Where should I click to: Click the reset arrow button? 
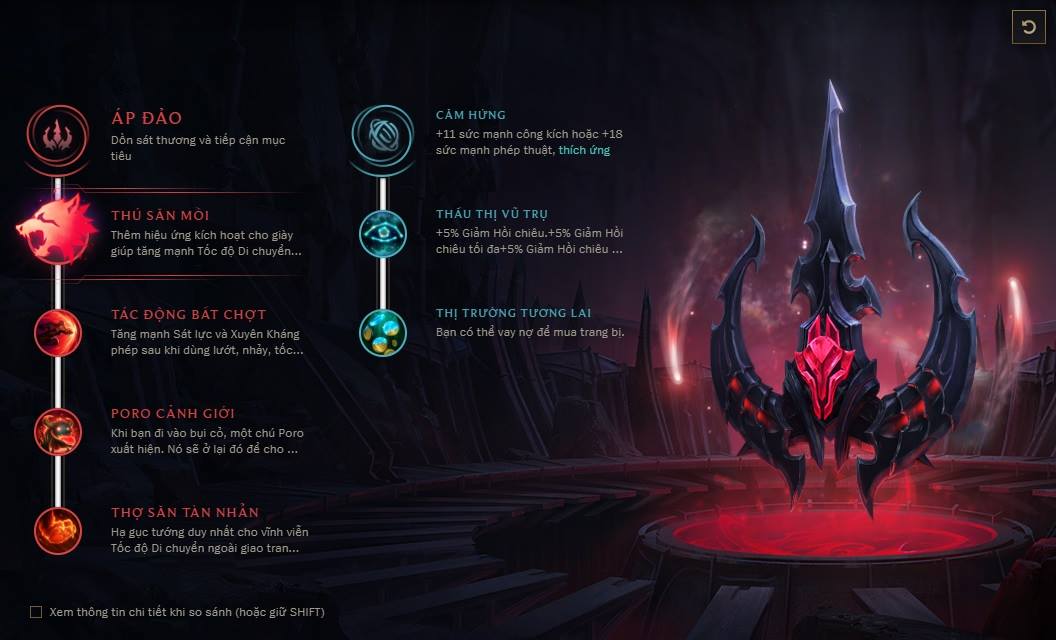[1028, 27]
